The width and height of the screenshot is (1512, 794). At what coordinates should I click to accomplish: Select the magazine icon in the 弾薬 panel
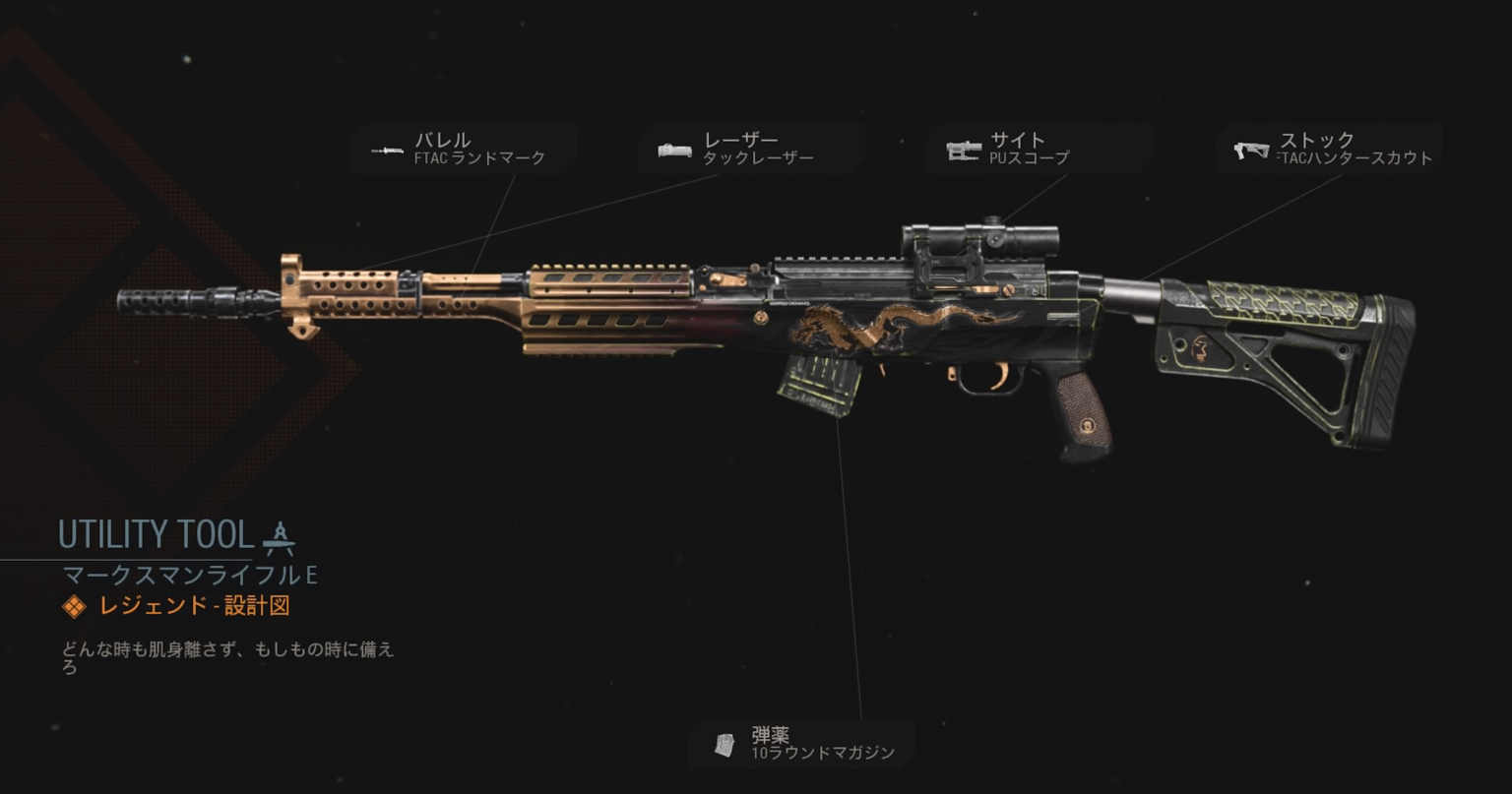click(725, 744)
